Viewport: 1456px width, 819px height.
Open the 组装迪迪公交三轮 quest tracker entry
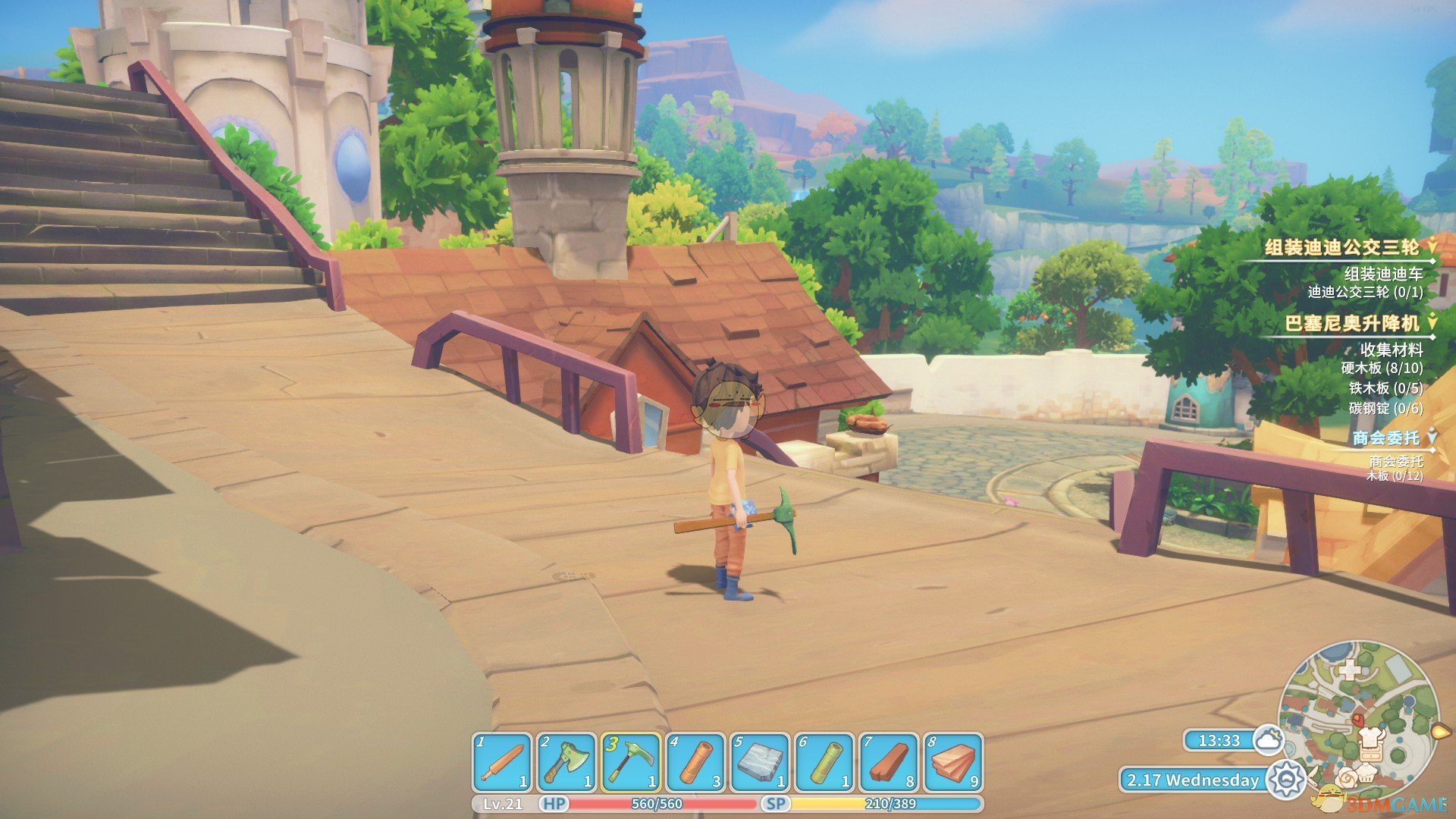tap(1342, 247)
